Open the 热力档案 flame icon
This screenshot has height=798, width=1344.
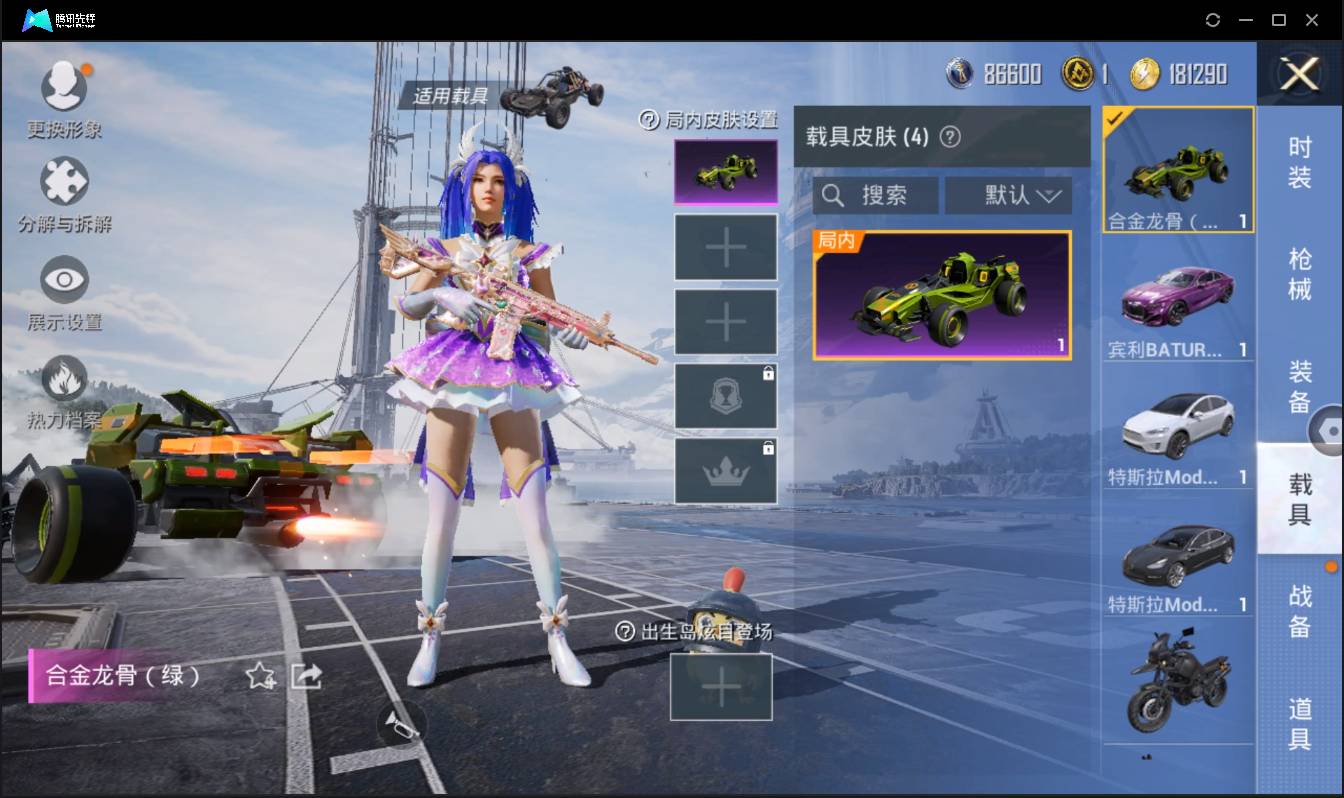(x=64, y=380)
